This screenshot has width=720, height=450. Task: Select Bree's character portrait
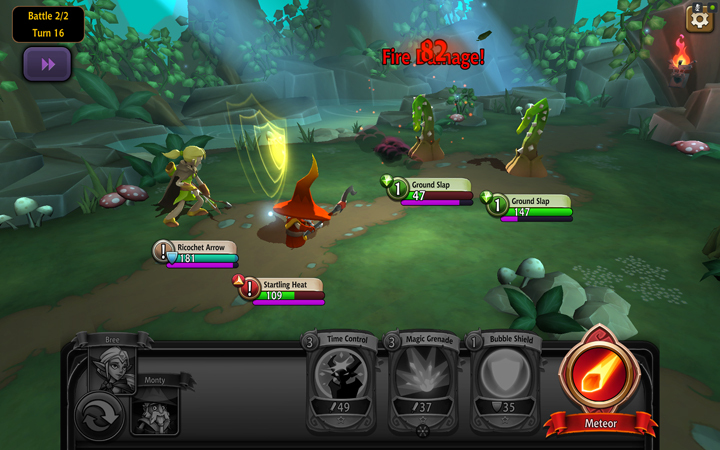pyautogui.click(x=112, y=370)
